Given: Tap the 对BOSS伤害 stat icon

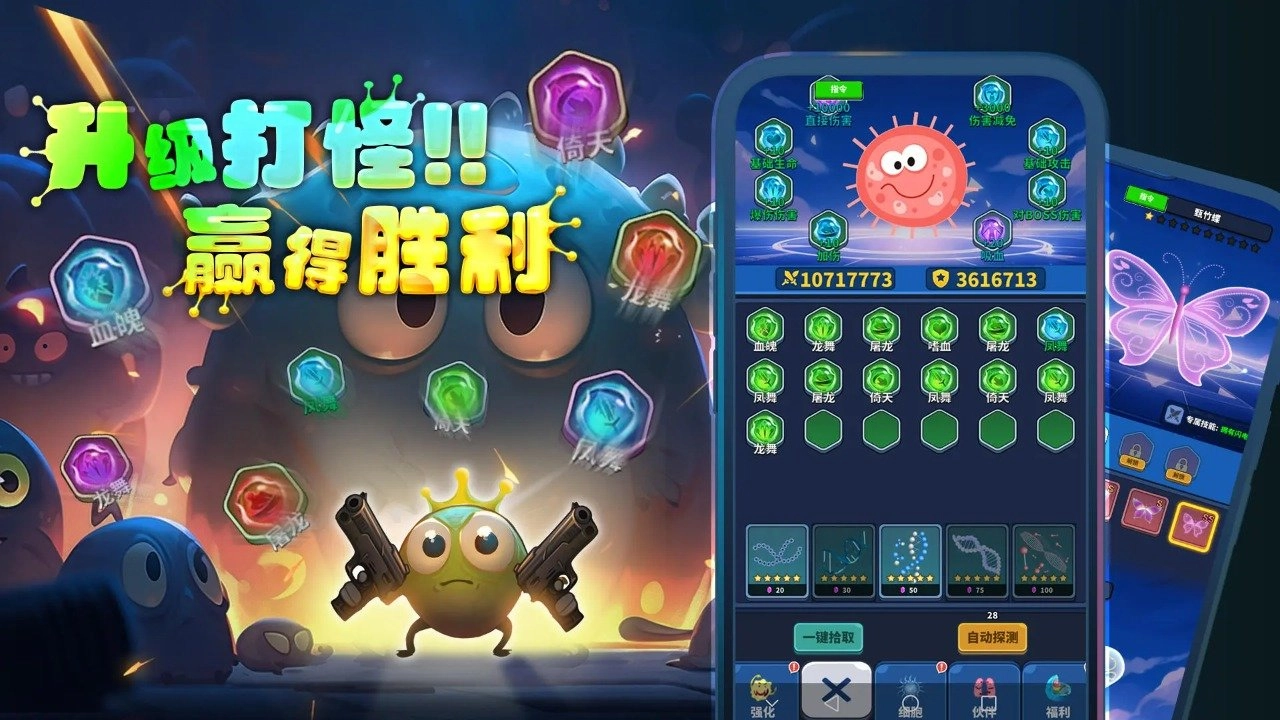Looking at the screenshot, I should (1045, 188).
